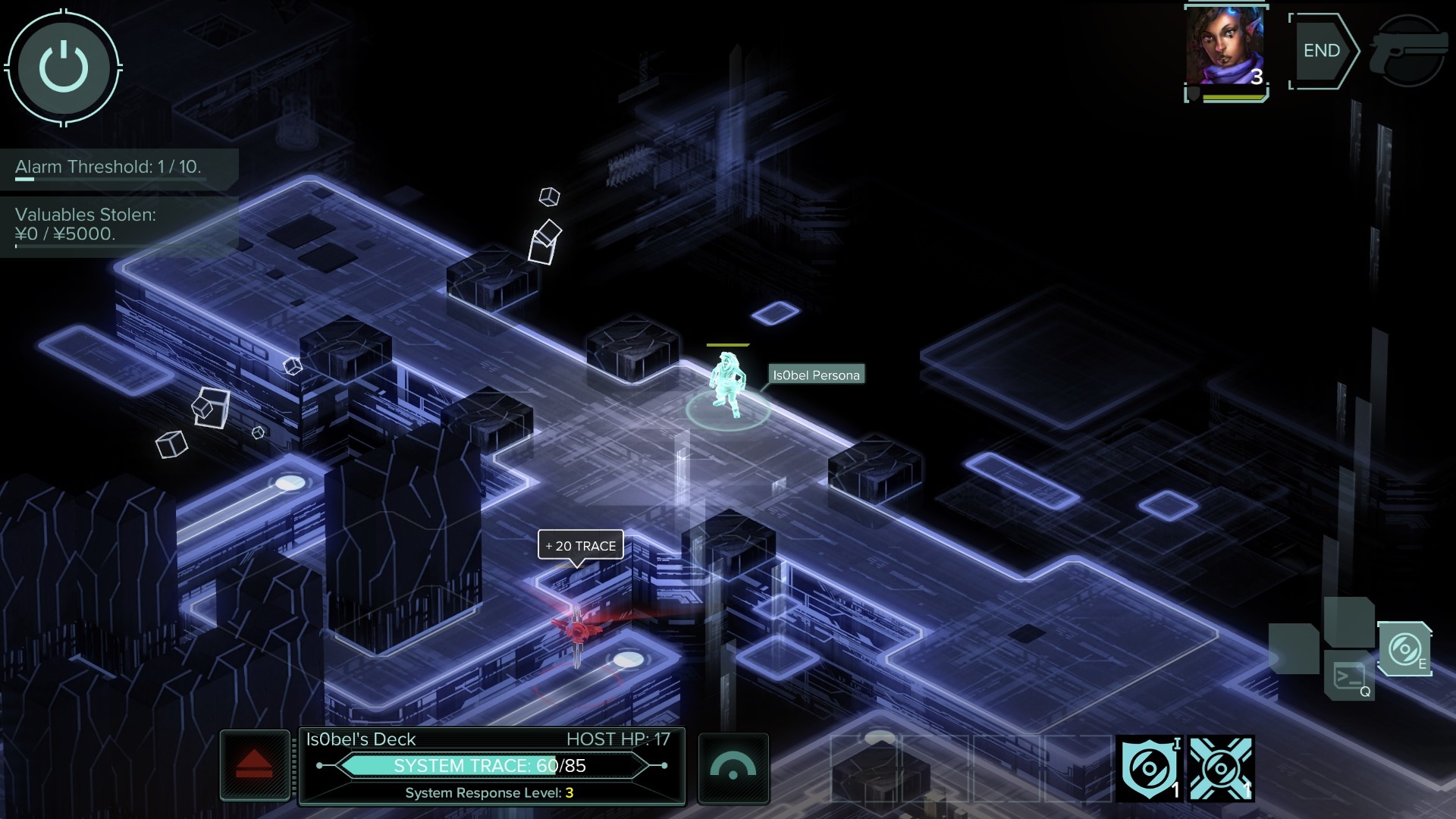
Task: Use the shield disc program
Action: [1148, 768]
